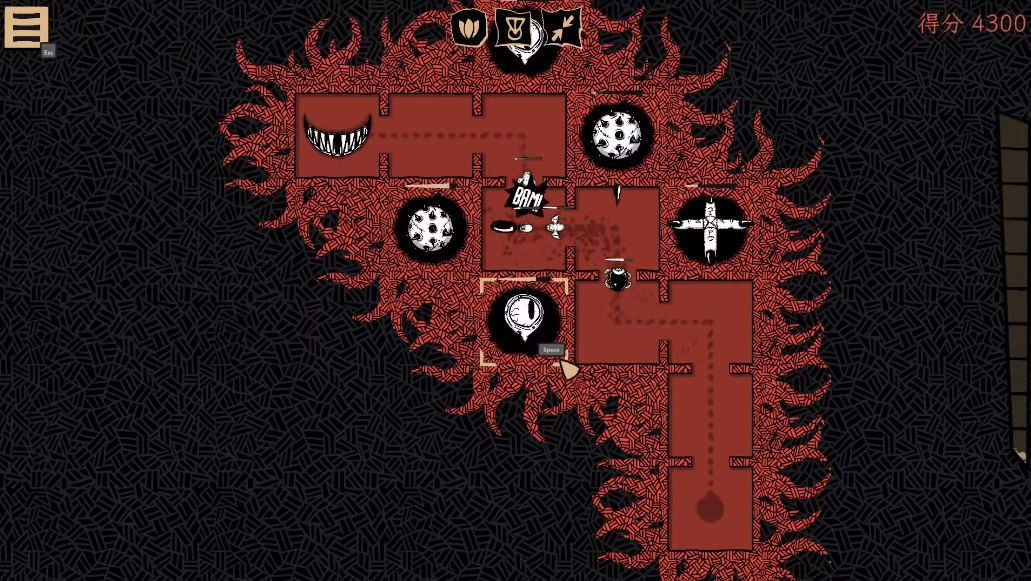Click the medal emblem icon
Viewport: 1031px width, 581px height.
point(515,28)
